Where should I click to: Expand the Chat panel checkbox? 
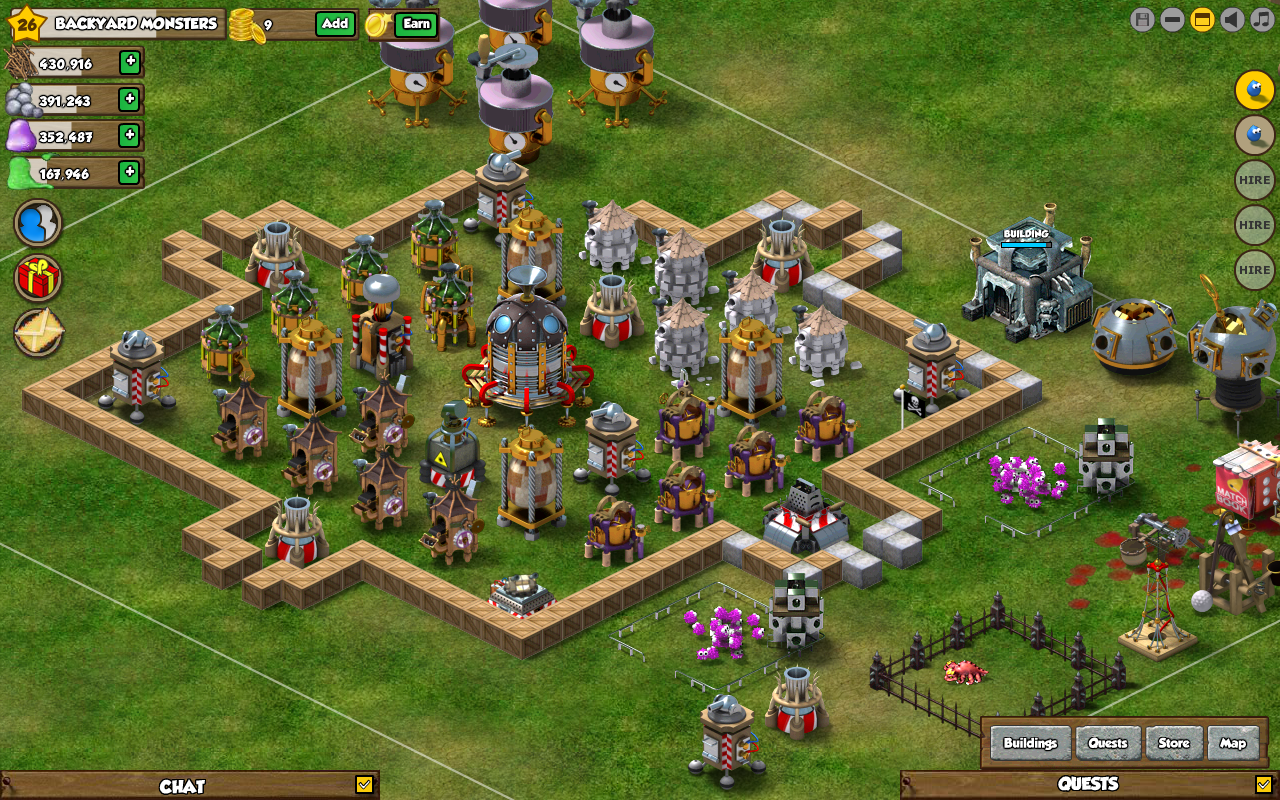coord(364,785)
